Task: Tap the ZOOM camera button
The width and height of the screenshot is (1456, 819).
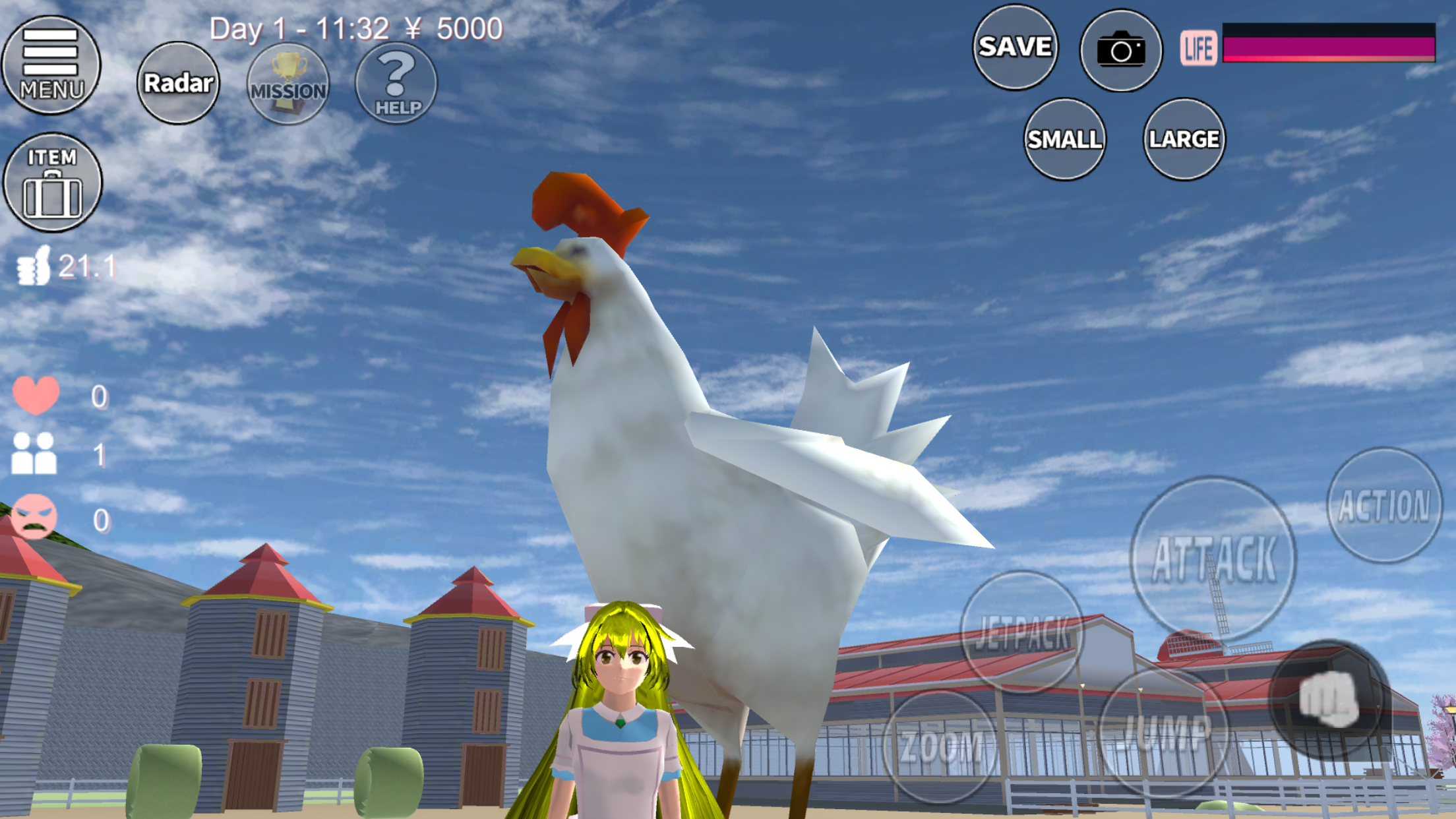Action: point(941,746)
